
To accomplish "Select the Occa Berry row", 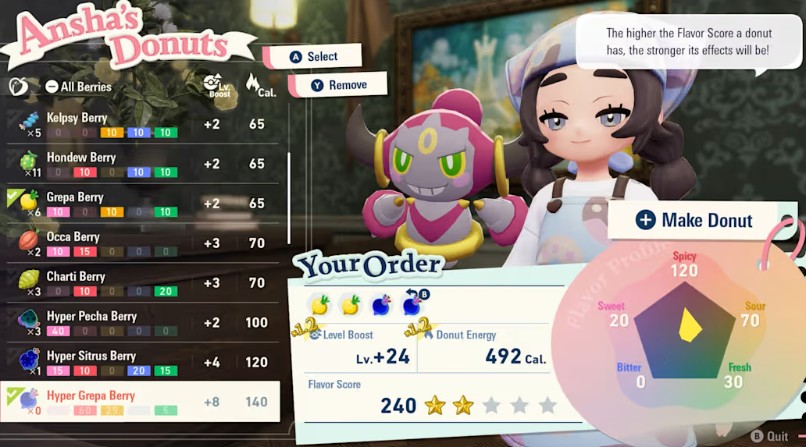I will click(x=140, y=243).
